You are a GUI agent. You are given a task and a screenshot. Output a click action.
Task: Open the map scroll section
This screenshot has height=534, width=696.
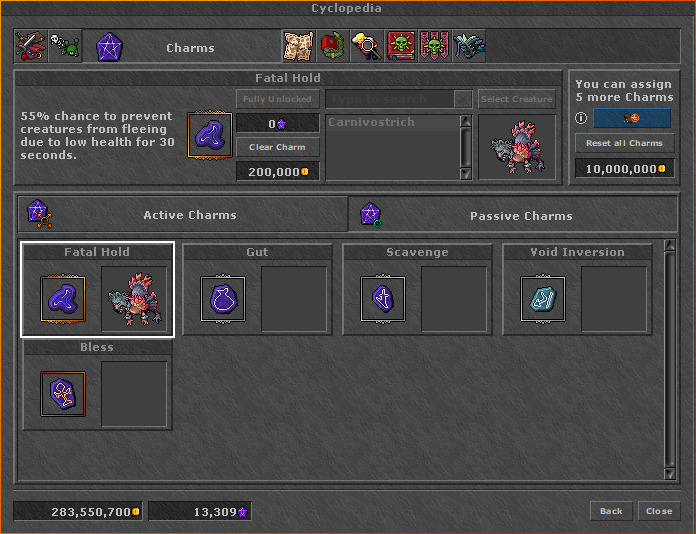click(x=298, y=46)
